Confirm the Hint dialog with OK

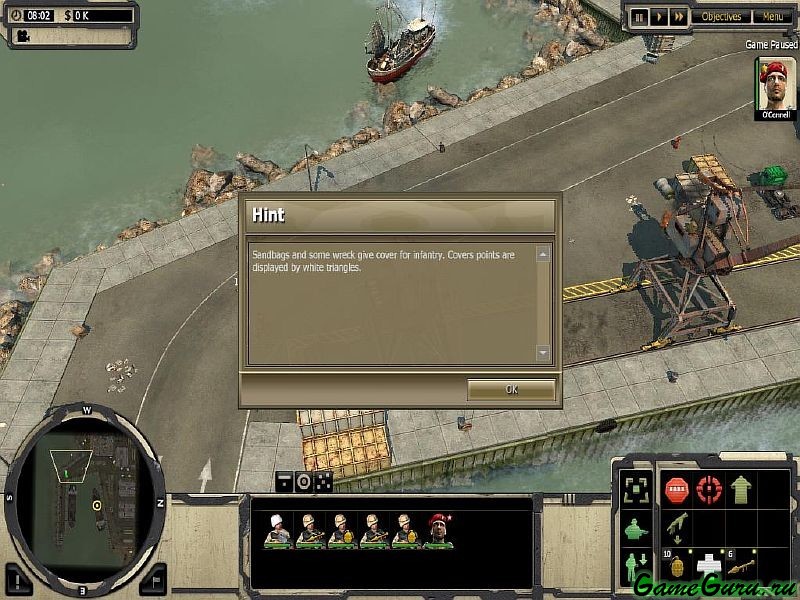511,390
